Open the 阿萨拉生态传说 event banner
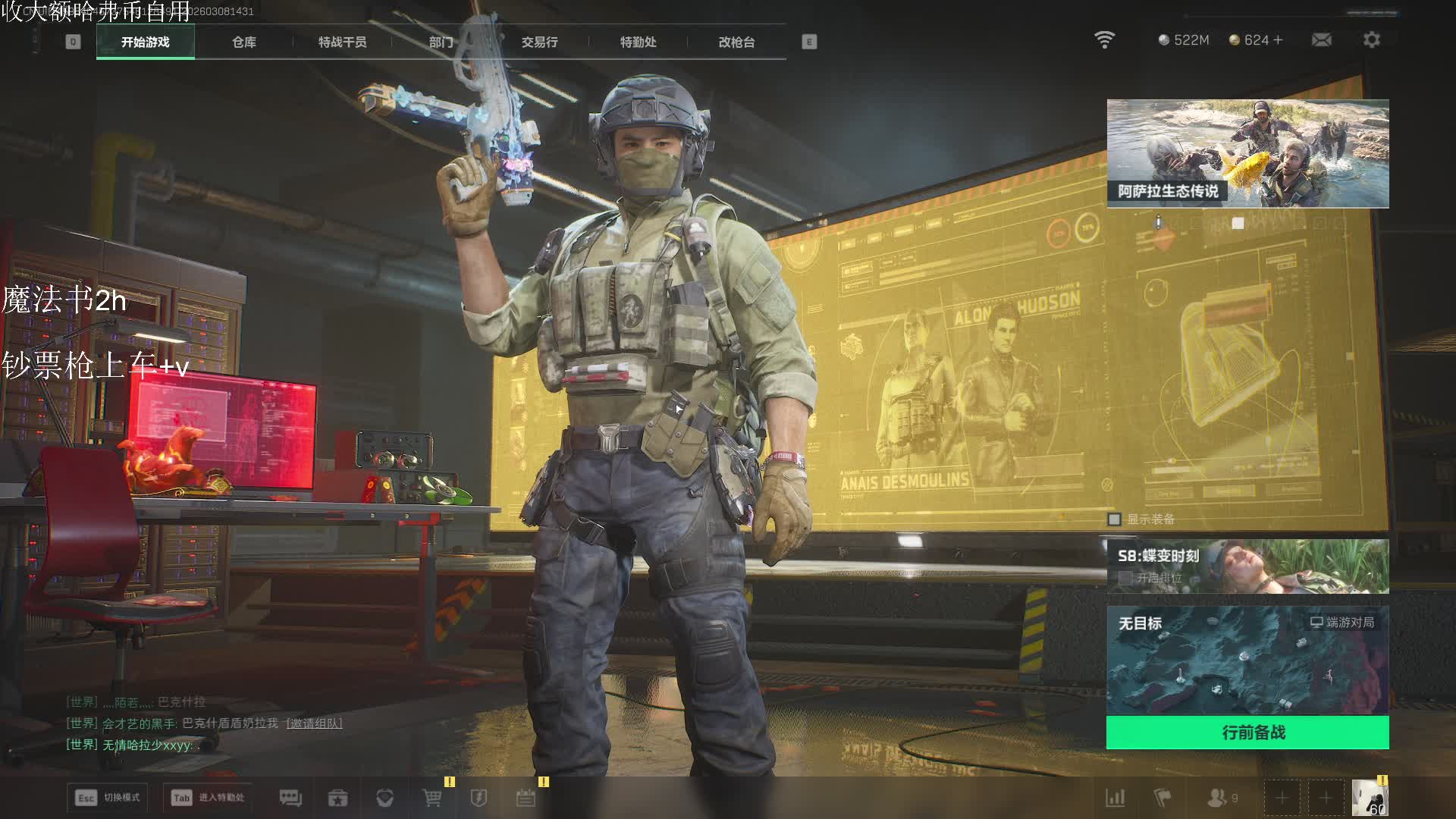Viewport: 1456px width, 819px height. pos(1247,153)
